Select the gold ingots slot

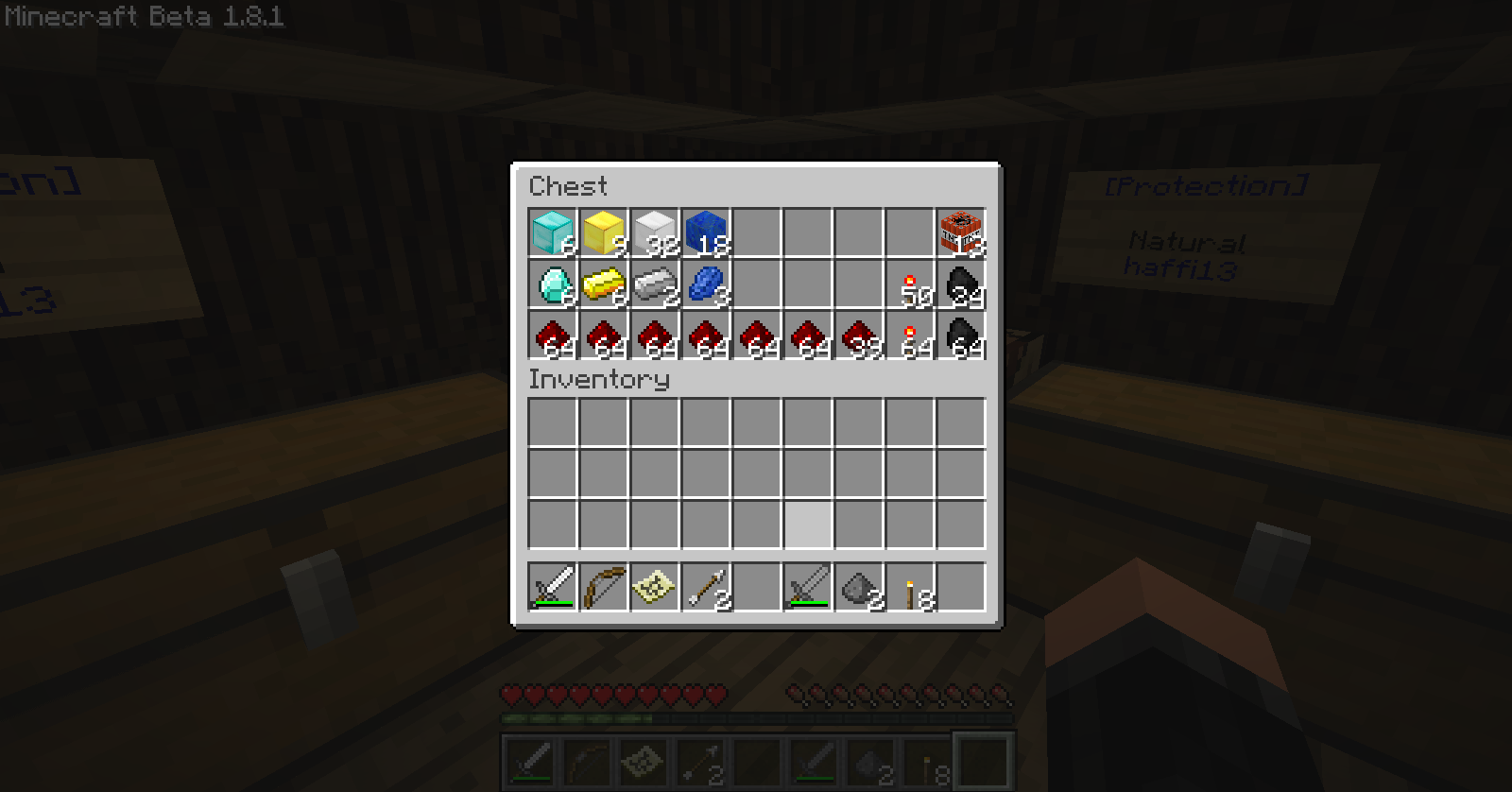click(x=604, y=284)
